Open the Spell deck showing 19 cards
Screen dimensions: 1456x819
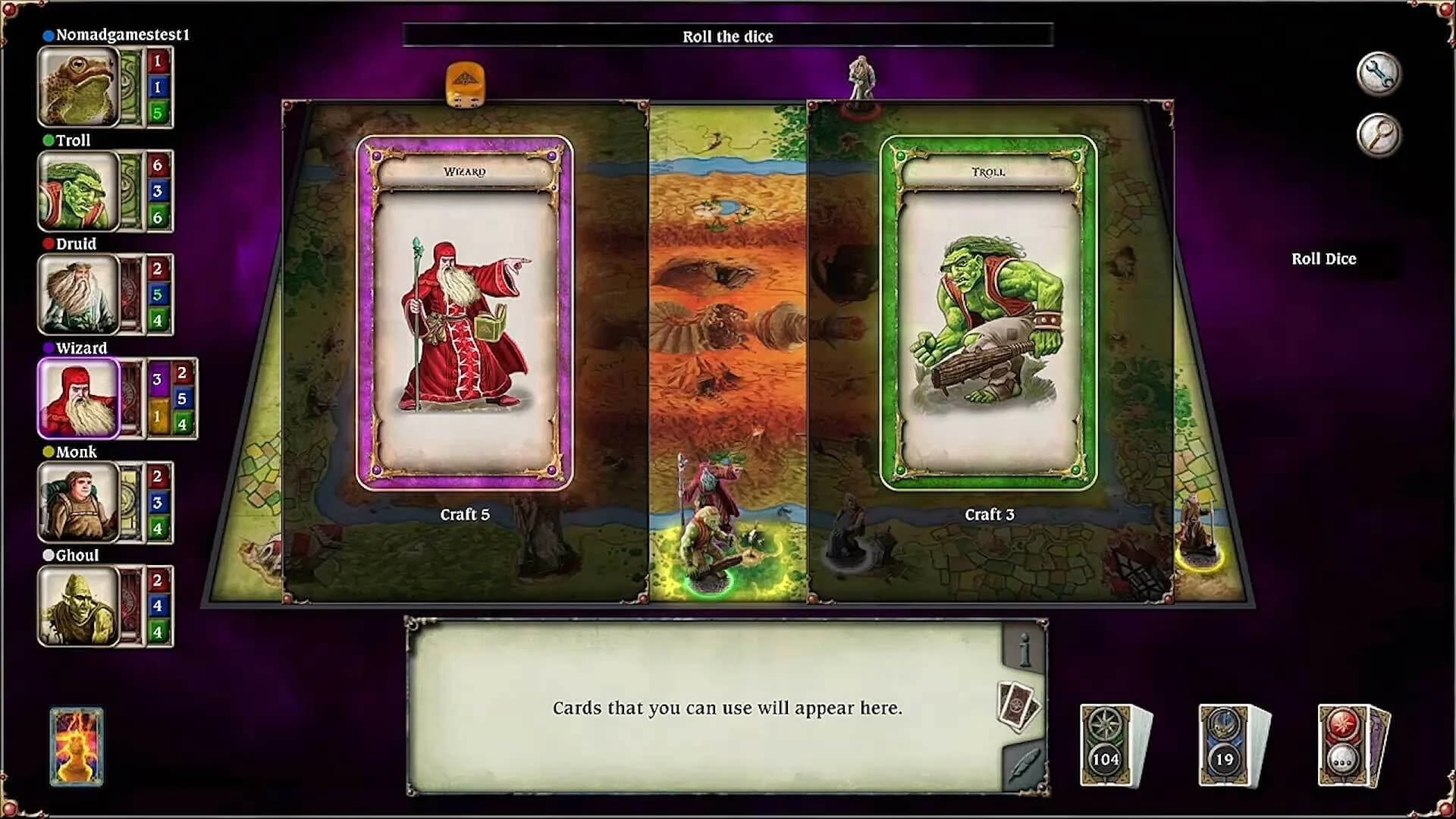(1223, 739)
